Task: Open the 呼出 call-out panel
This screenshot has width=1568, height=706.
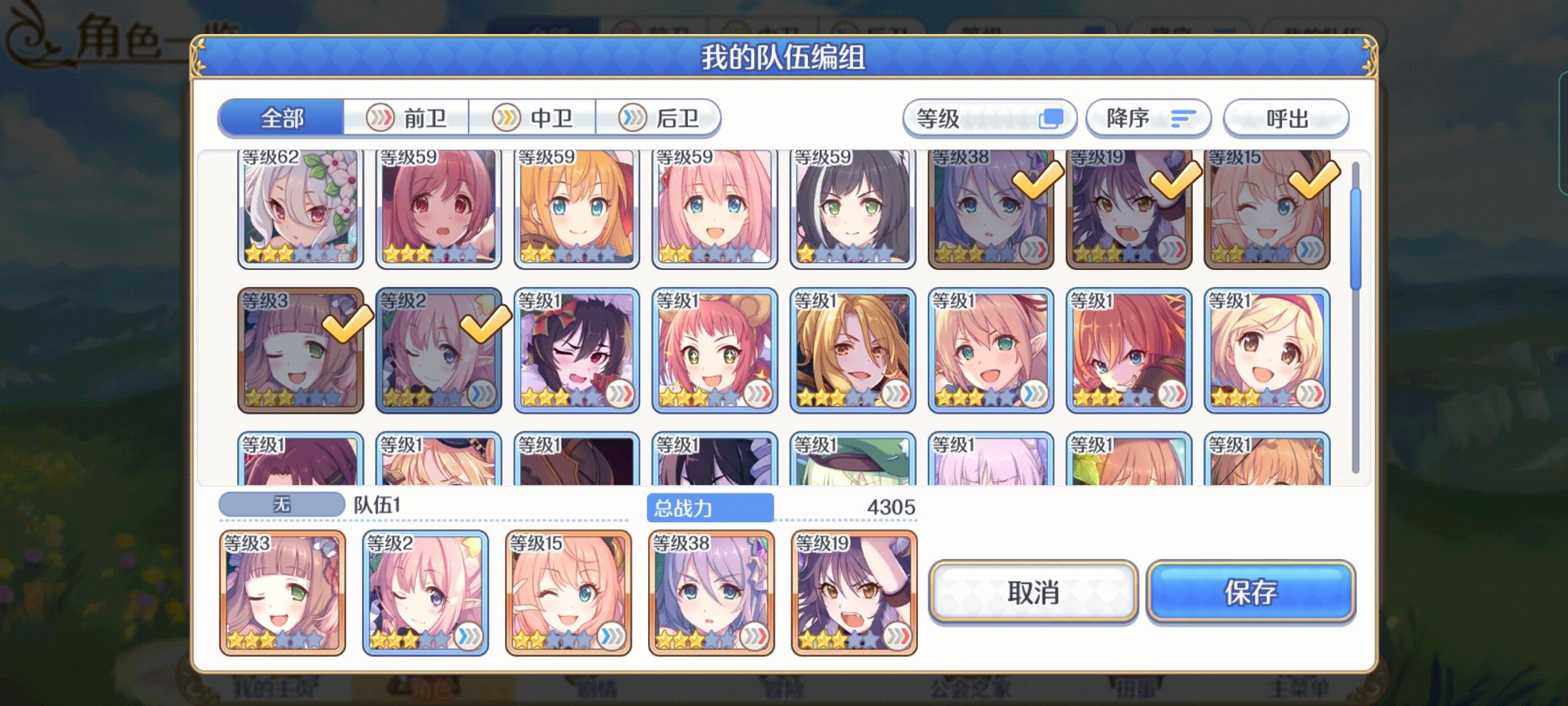Action: tap(1285, 118)
